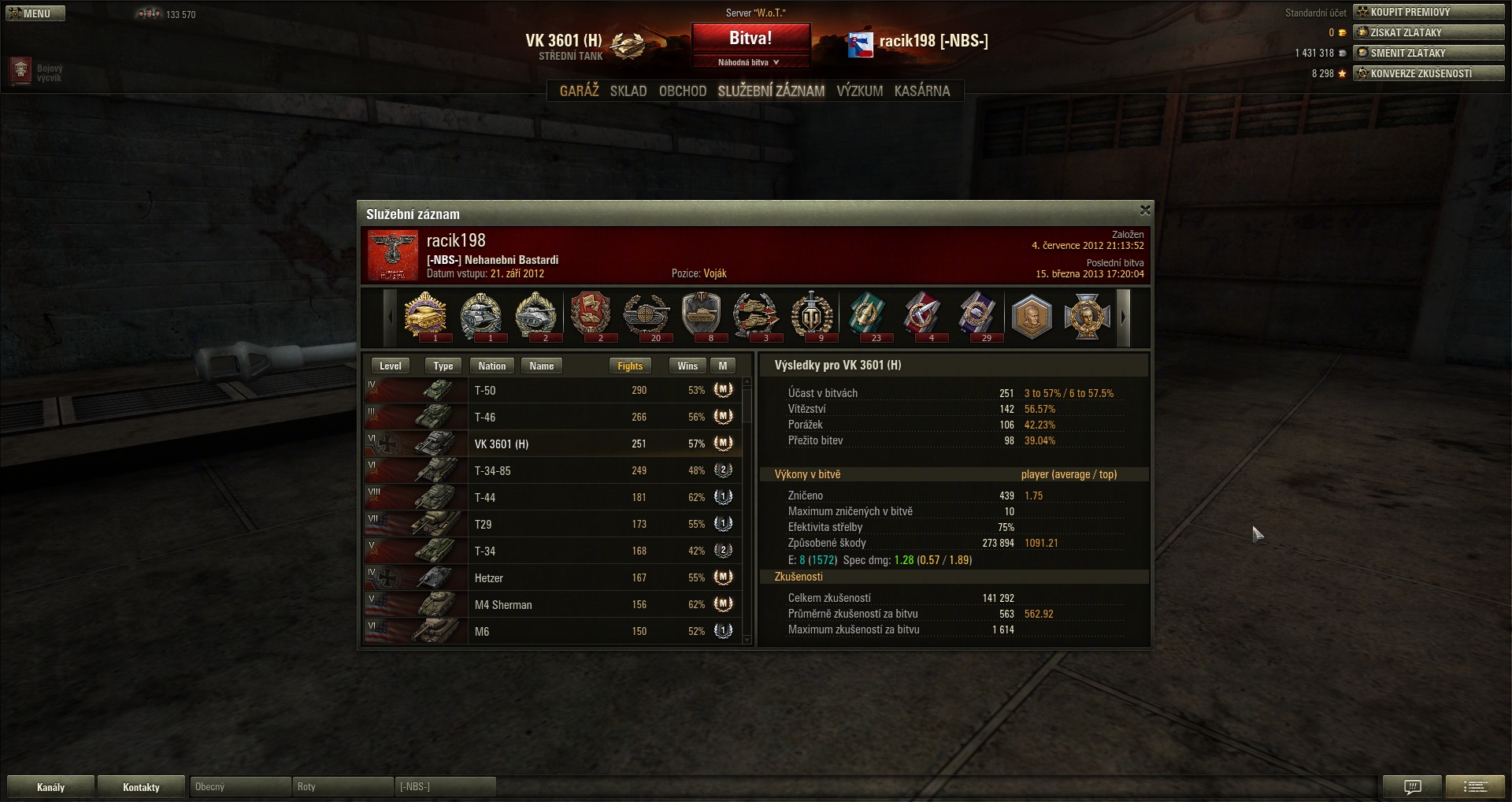Open the Kontakty contacts button
The height and width of the screenshot is (802, 1512).
[141, 786]
